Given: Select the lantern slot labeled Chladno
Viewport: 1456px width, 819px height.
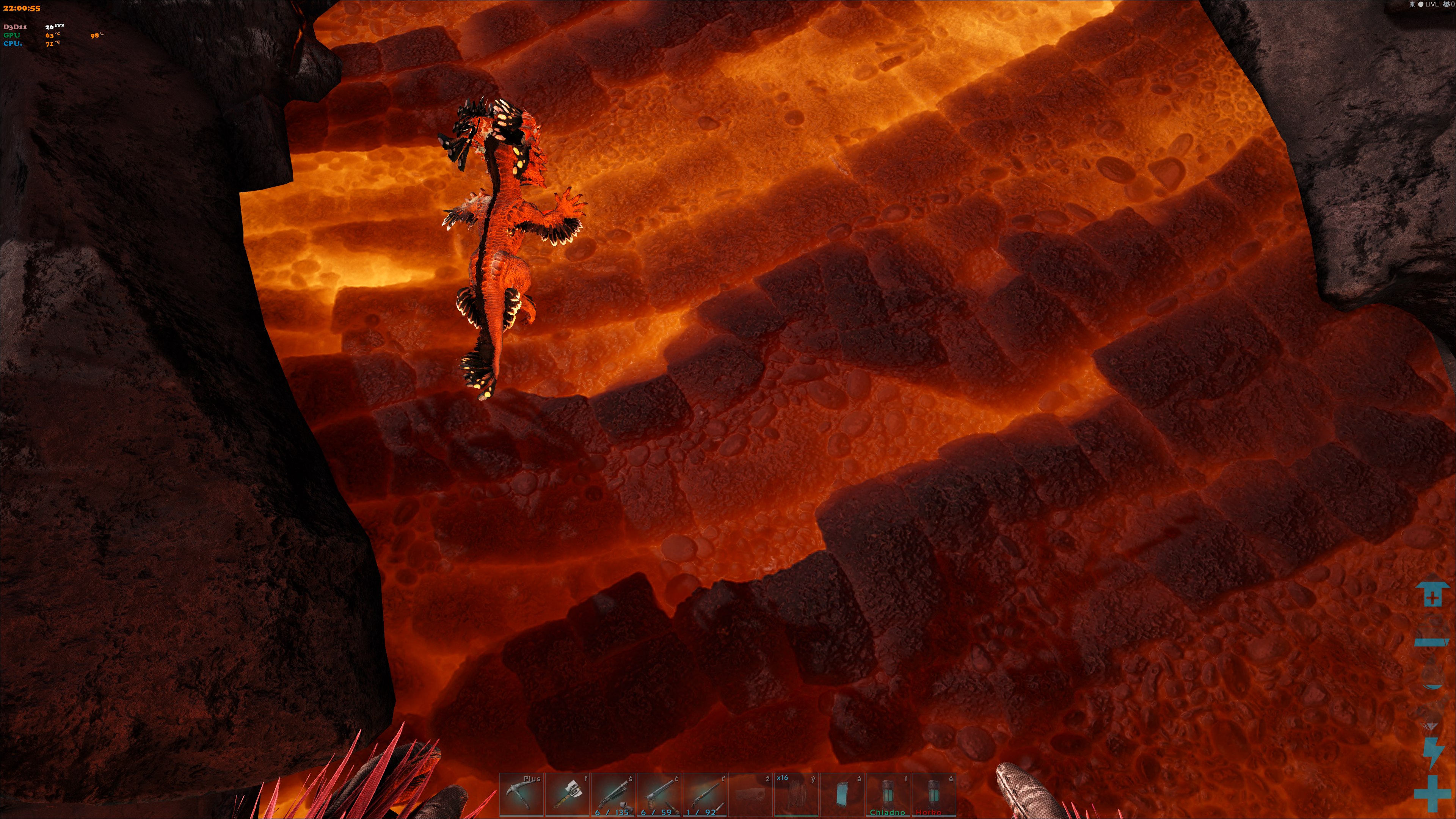Looking at the screenshot, I should [x=887, y=794].
